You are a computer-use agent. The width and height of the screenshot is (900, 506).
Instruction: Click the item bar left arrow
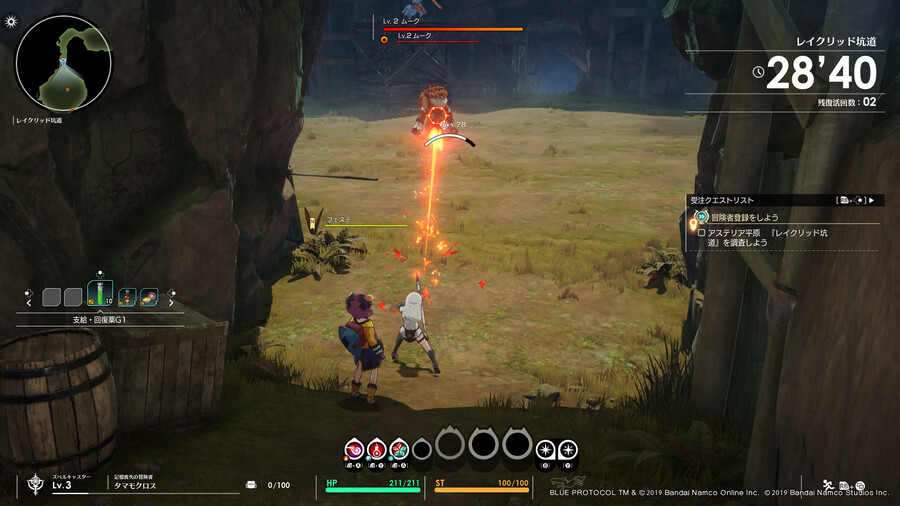29,302
